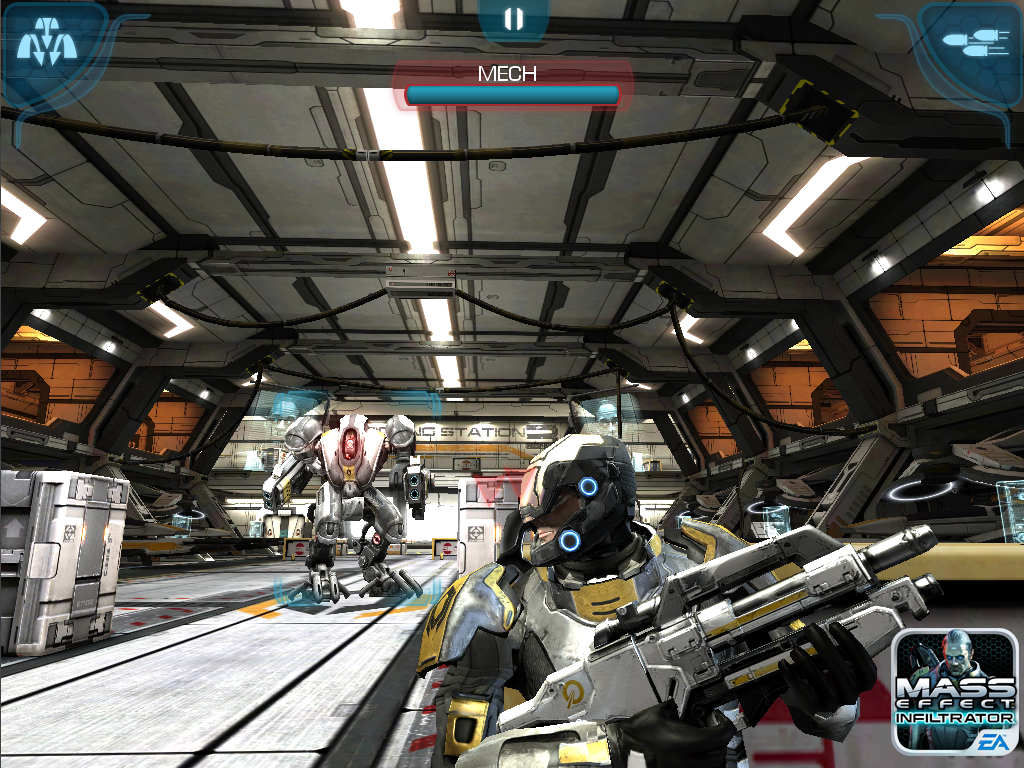Tap the Mass Effect Infiltrator logo badge

click(954, 691)
